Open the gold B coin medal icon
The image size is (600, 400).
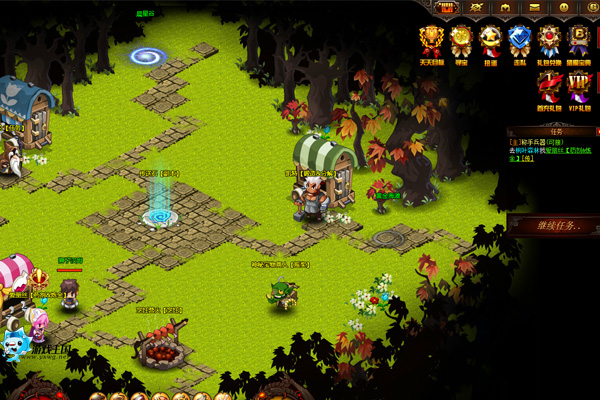579,42
